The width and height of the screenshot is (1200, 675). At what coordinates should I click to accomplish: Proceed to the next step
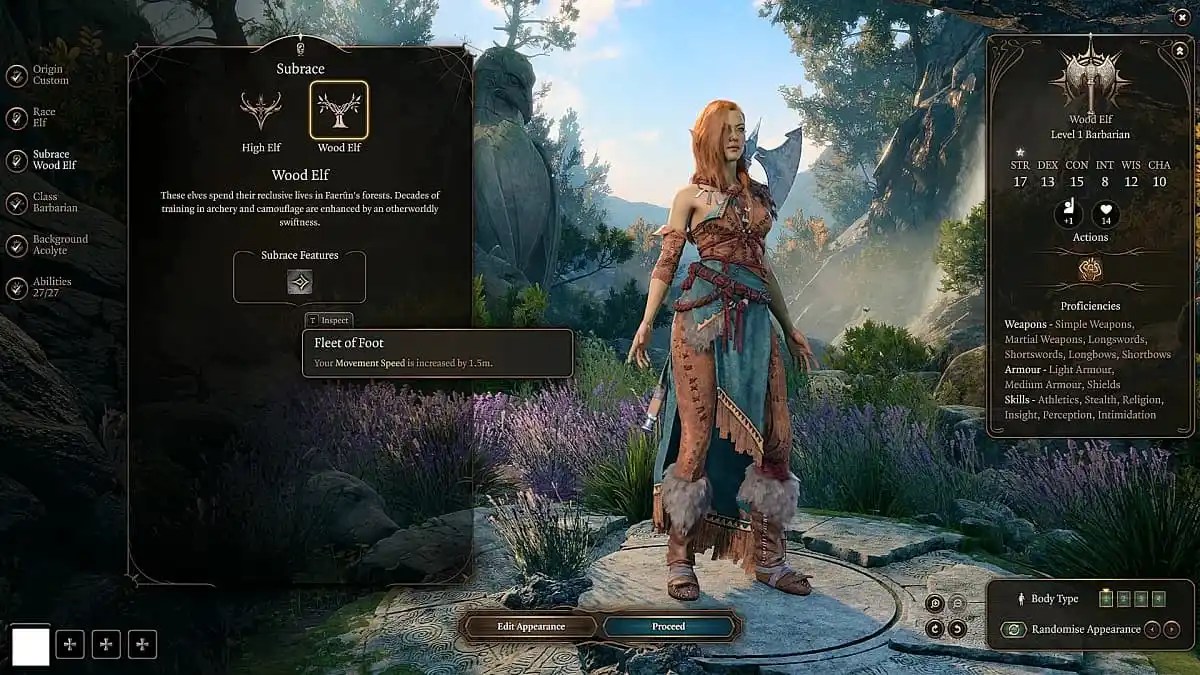669,627
